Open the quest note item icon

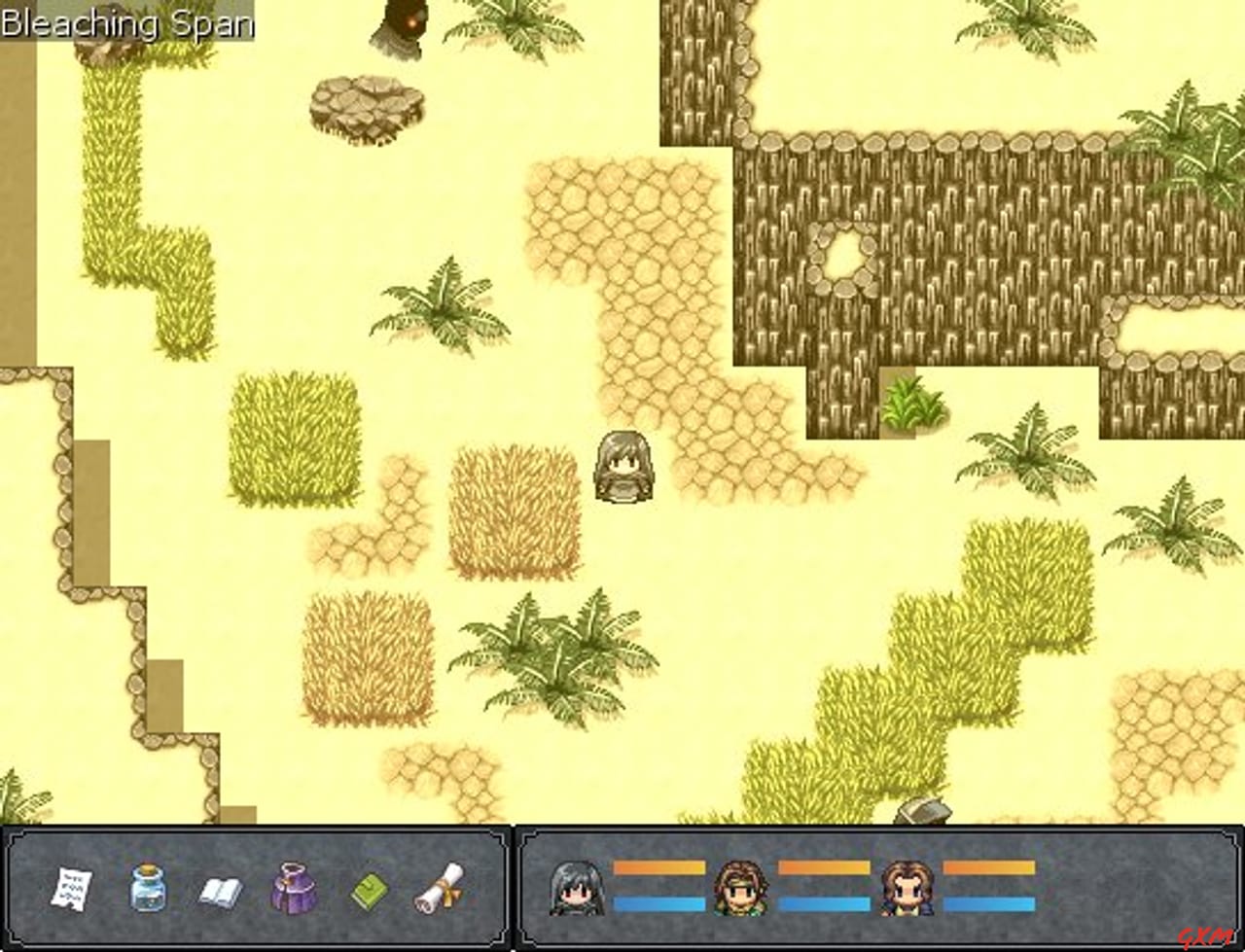(x=71, y=890)
